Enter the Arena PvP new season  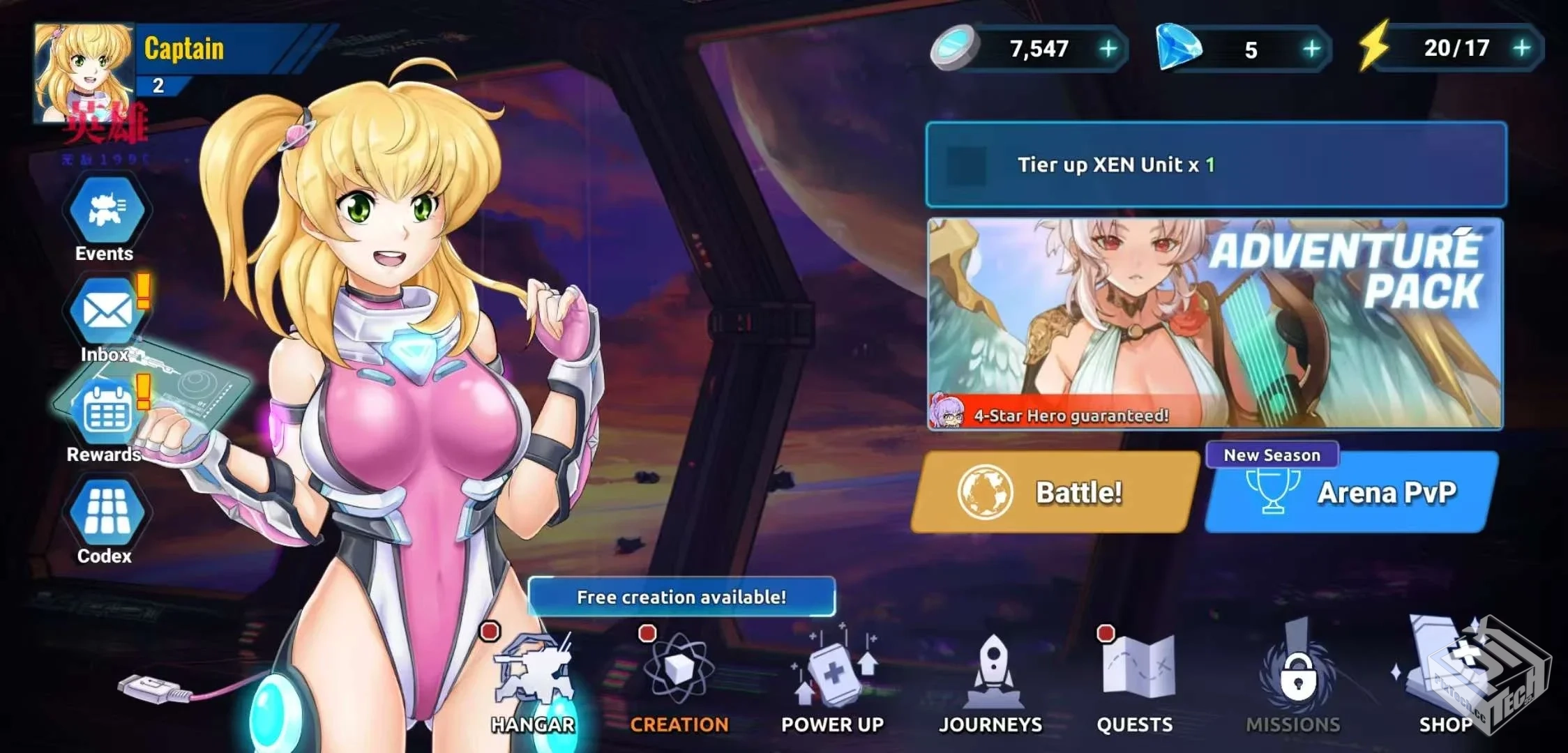point(1348,492)
